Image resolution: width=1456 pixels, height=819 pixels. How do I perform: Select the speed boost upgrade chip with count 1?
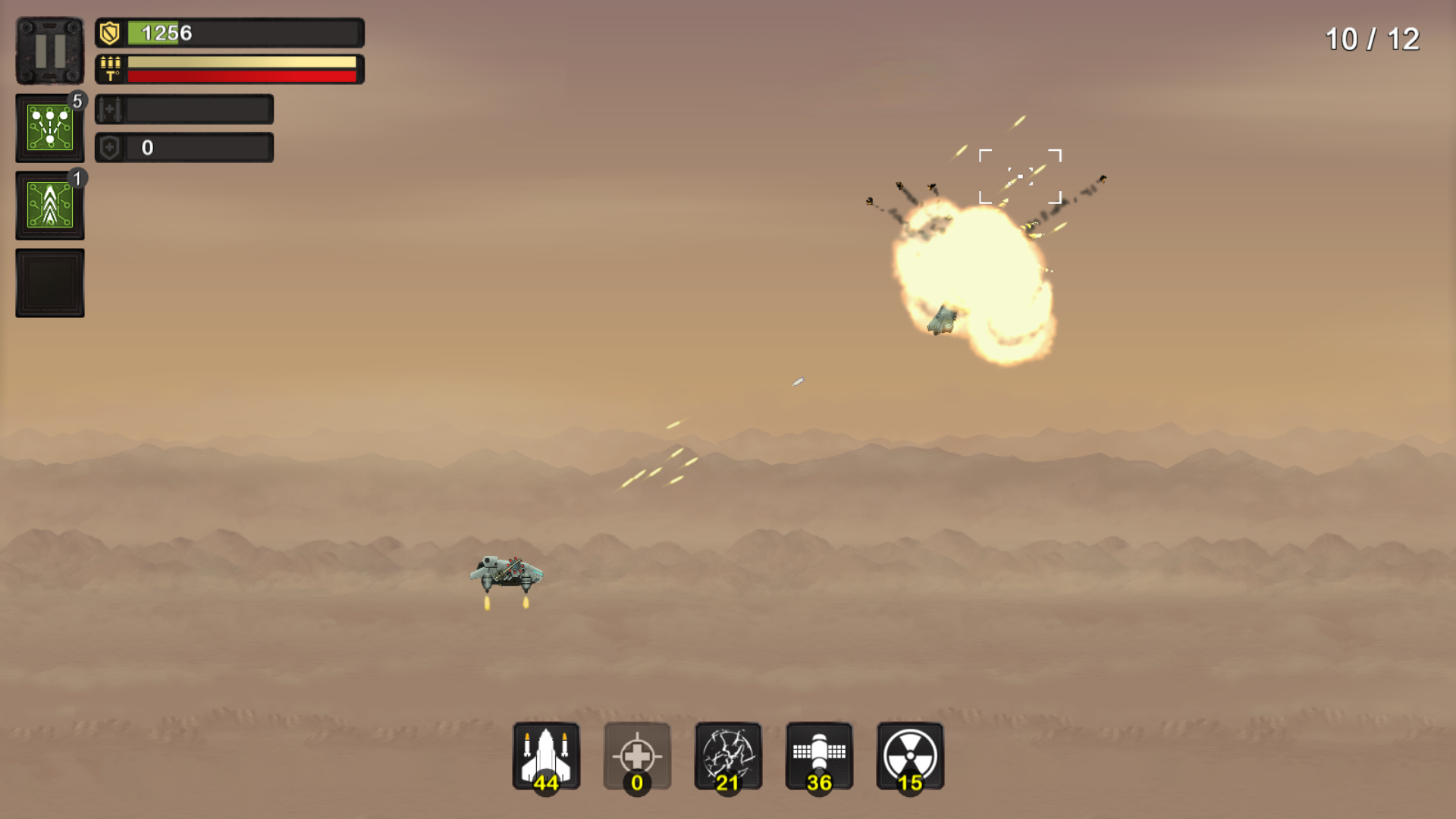pyautogui.click(x=49, y=203)
